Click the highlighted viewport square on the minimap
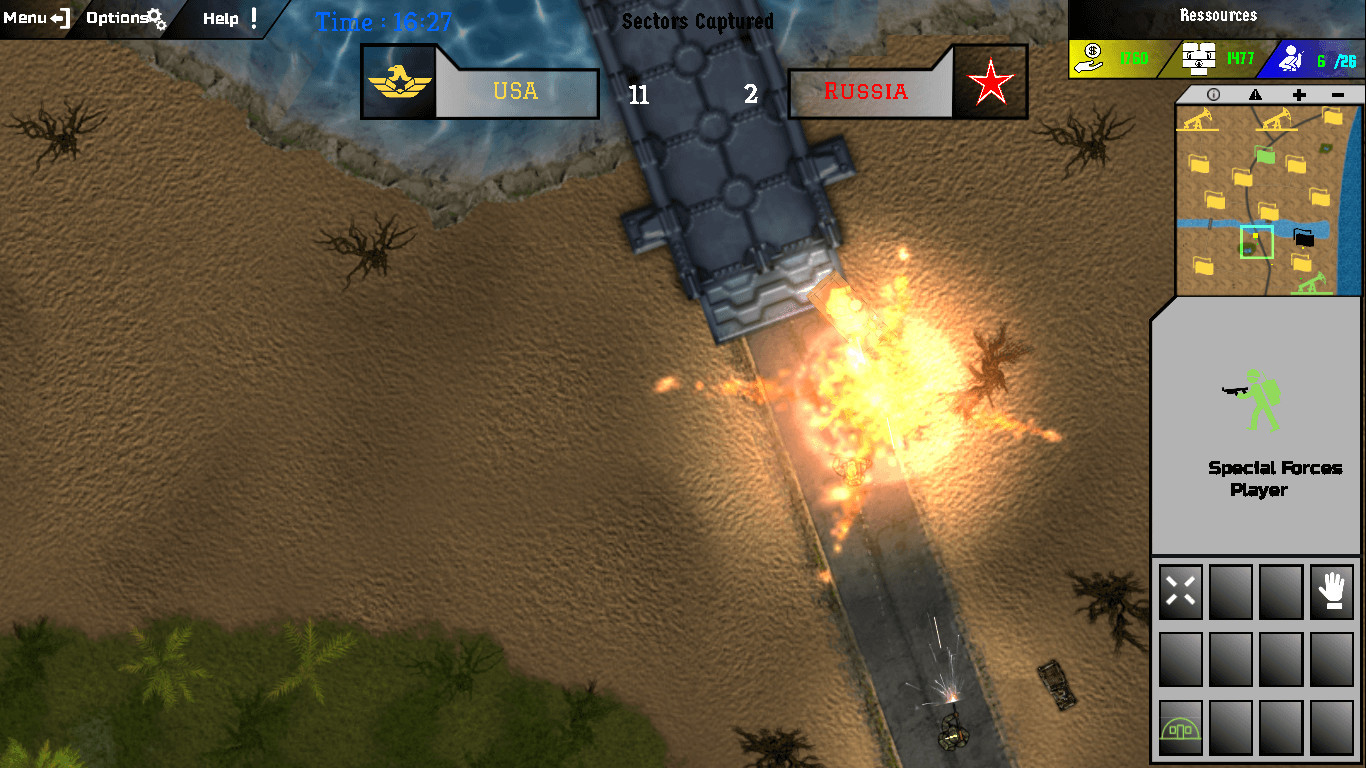This screenshot has height=768, width=1366. tap(1257, 242)
